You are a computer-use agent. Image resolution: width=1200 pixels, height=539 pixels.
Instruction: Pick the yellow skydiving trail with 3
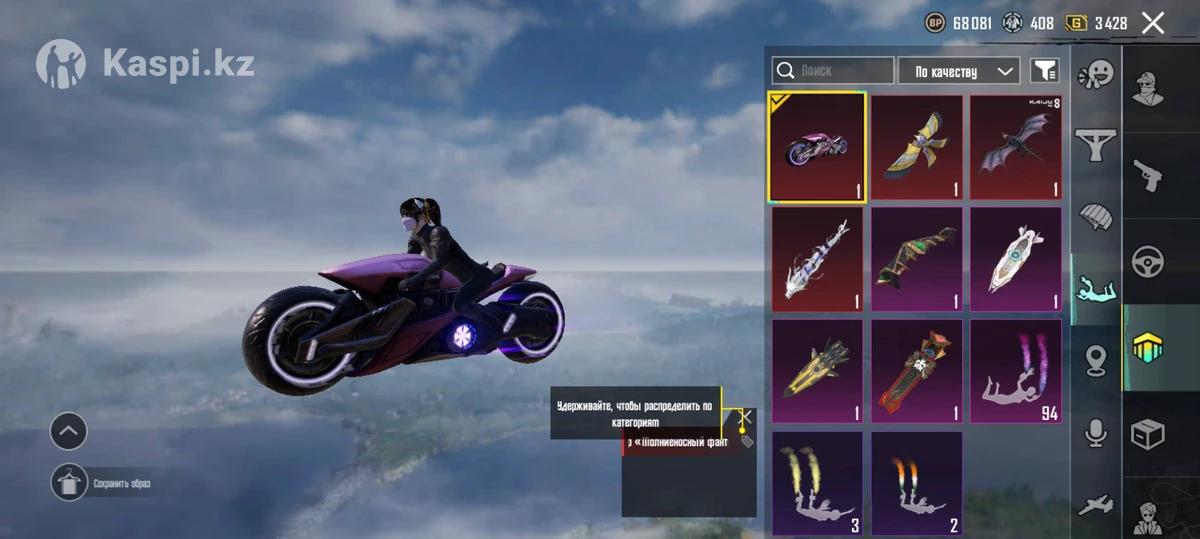click(x=817, y=483)
